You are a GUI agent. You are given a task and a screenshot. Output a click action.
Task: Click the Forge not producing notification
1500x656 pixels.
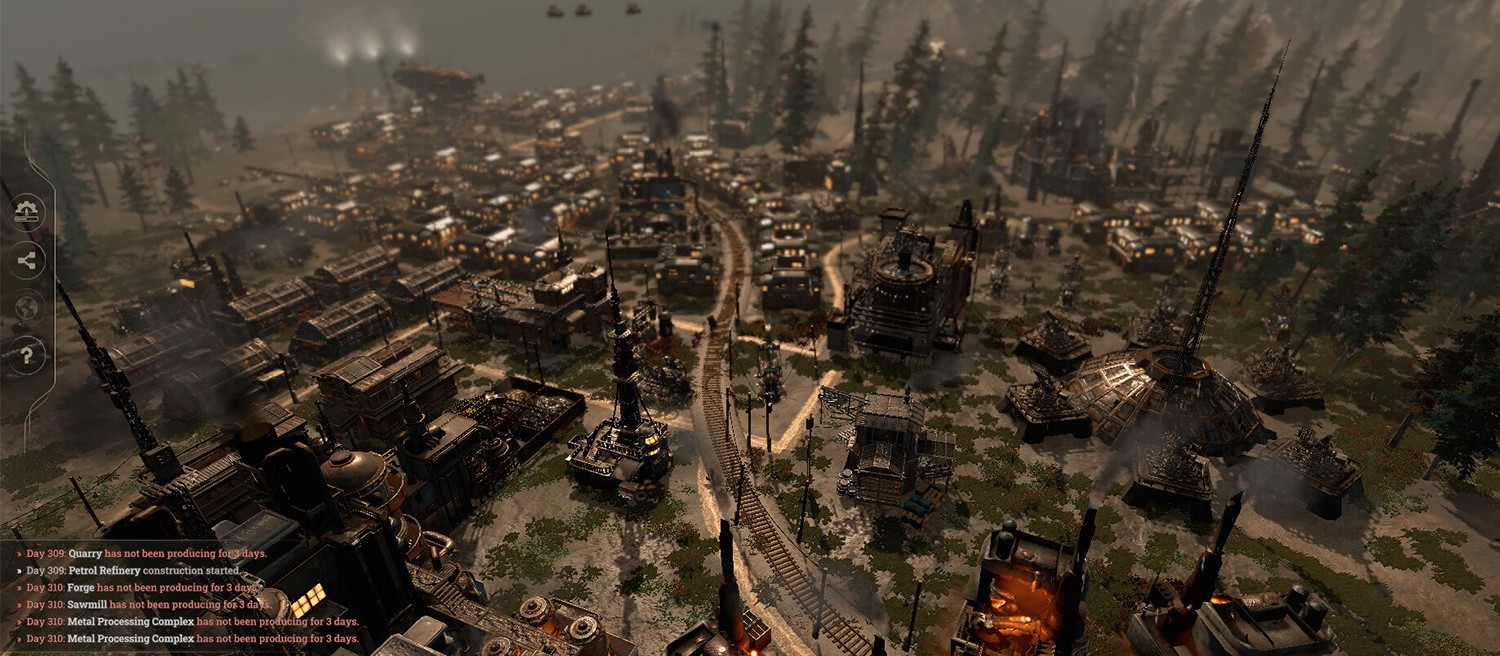(142, 588)
